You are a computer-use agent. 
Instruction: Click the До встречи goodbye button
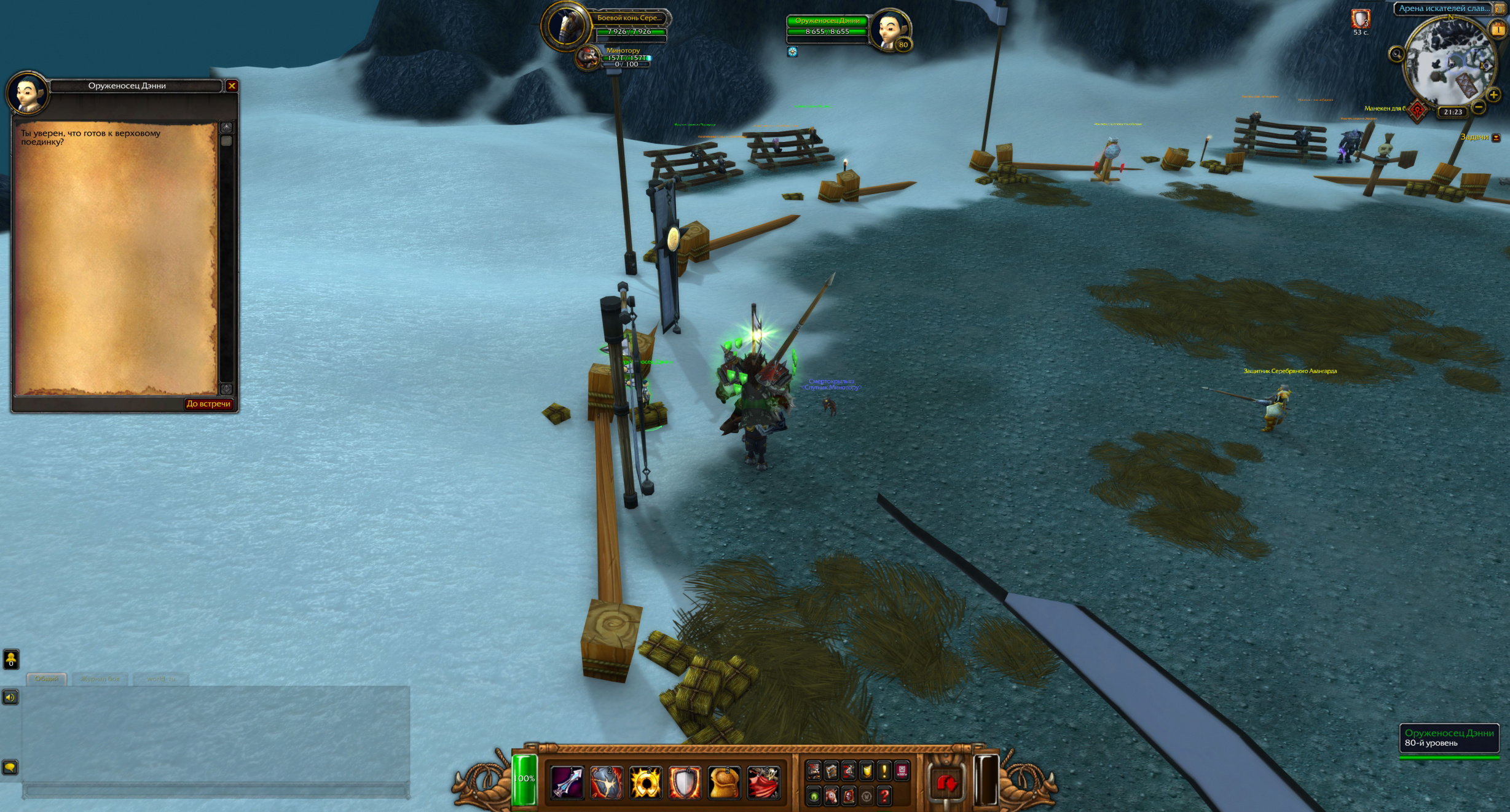point(208,404)
